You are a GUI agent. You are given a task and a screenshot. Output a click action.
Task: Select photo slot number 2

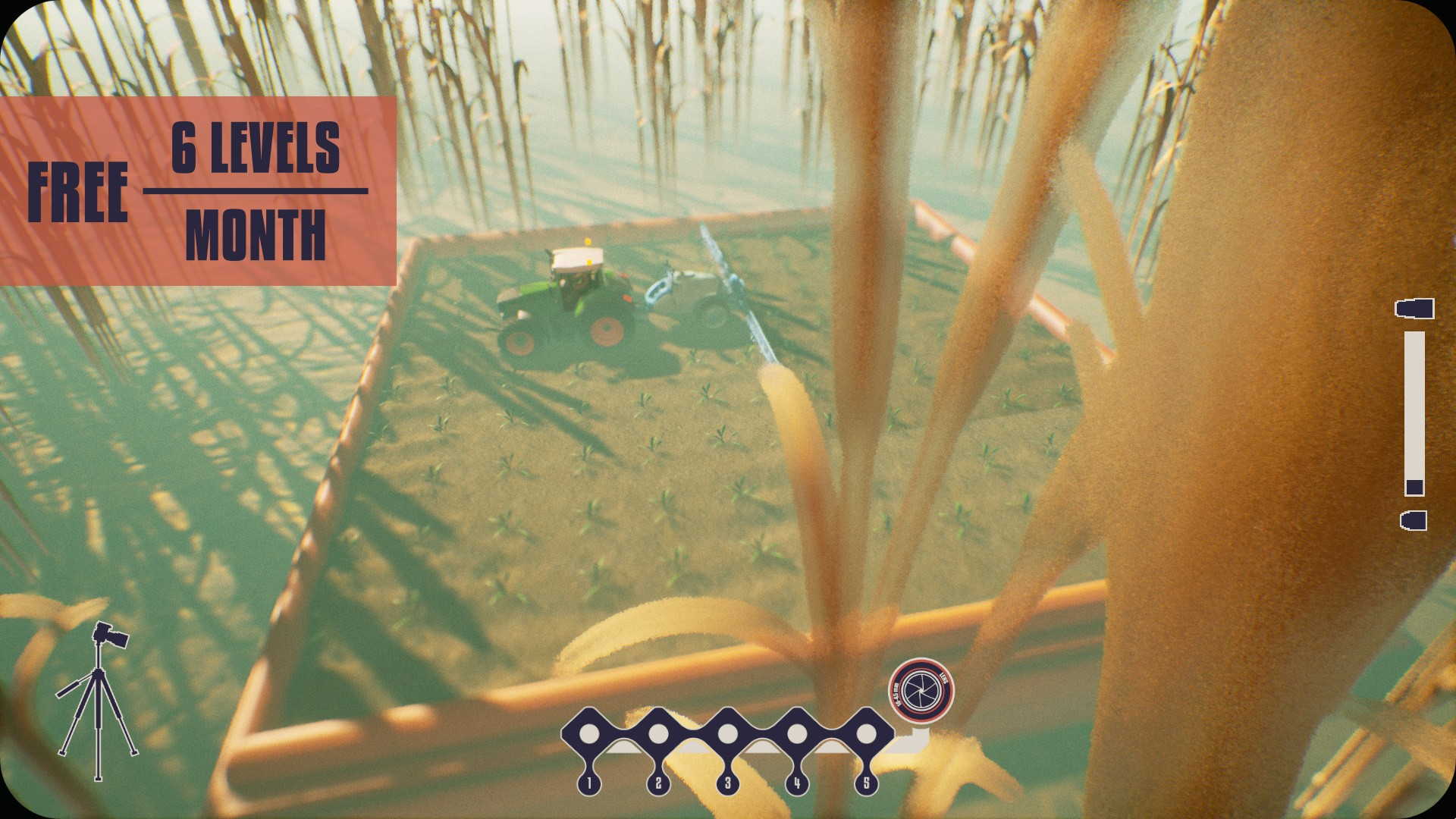coord(658,734)
